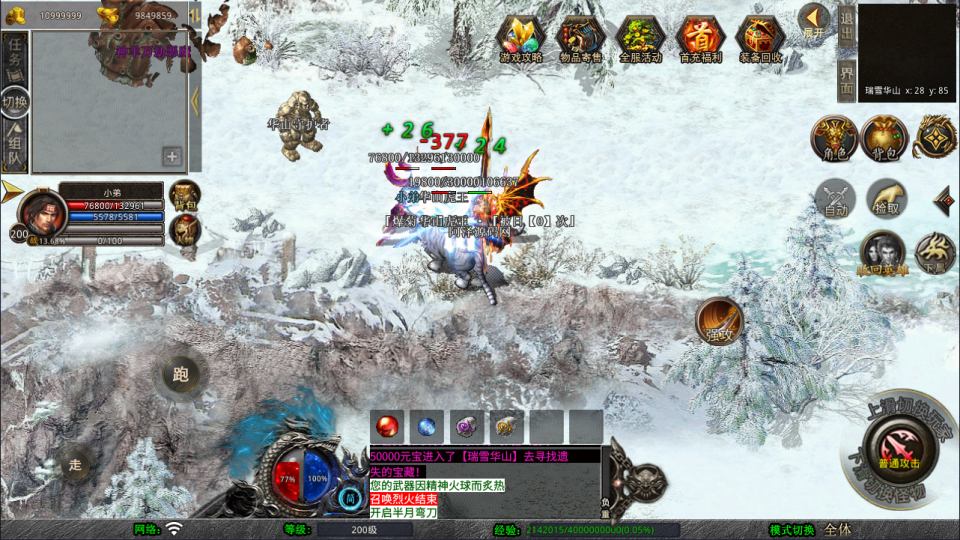960x540 pixels.
Task: Activate the 强攻 assault skill
Action: click(719, 319)
